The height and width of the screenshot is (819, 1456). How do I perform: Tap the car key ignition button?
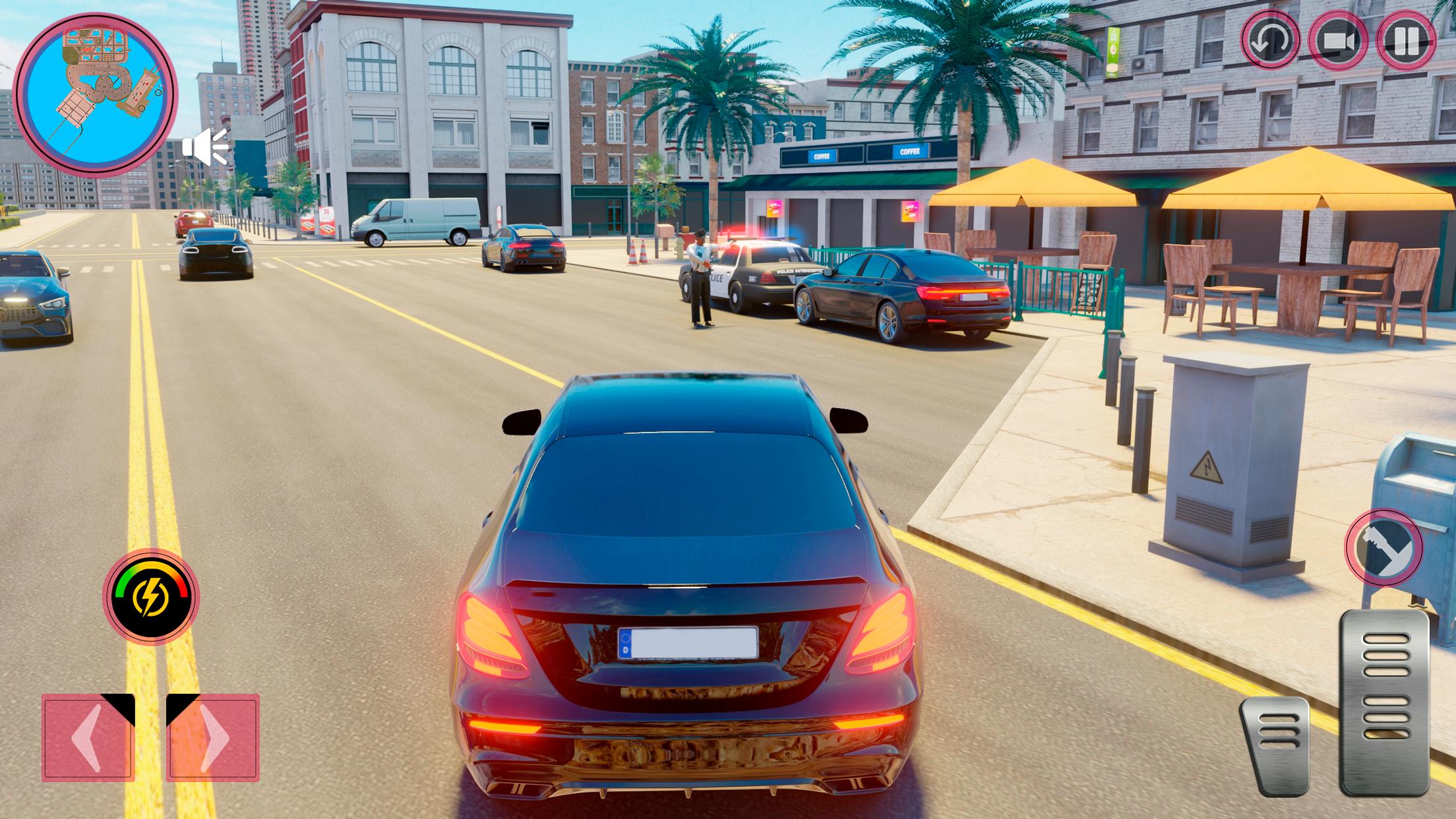1383,547
